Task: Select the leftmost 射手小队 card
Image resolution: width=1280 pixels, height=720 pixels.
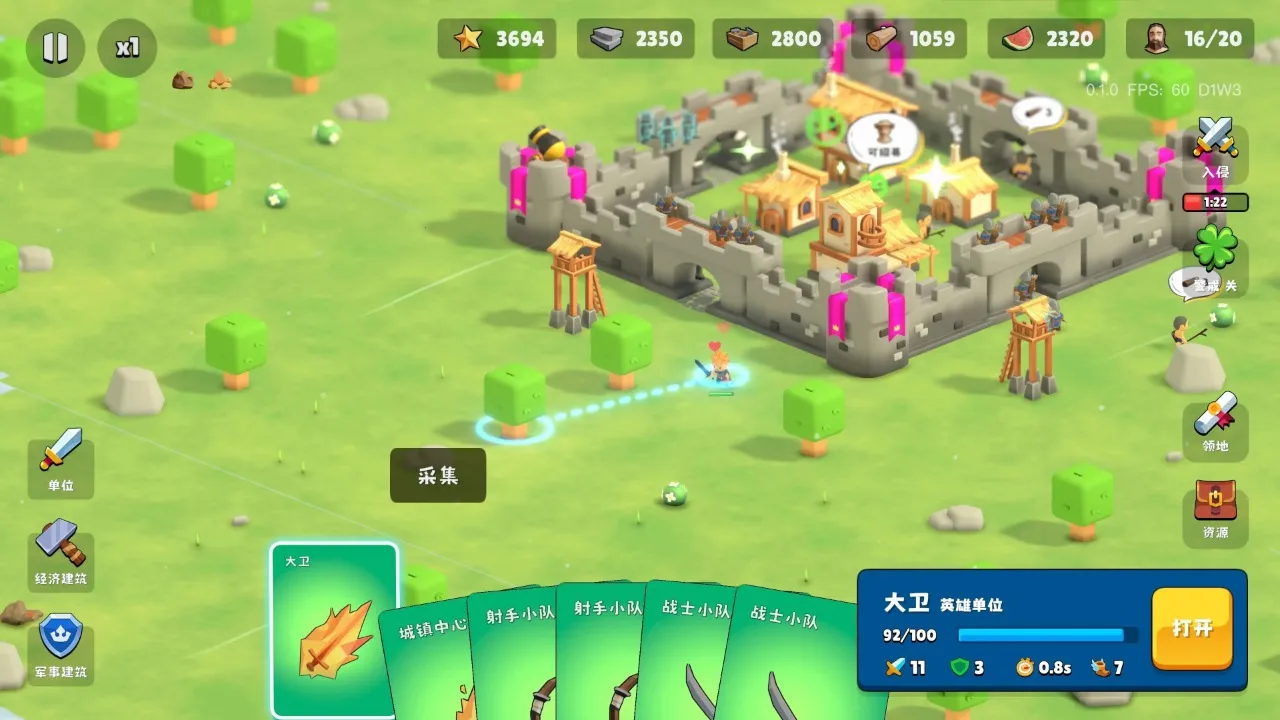Action: (520, 650)
